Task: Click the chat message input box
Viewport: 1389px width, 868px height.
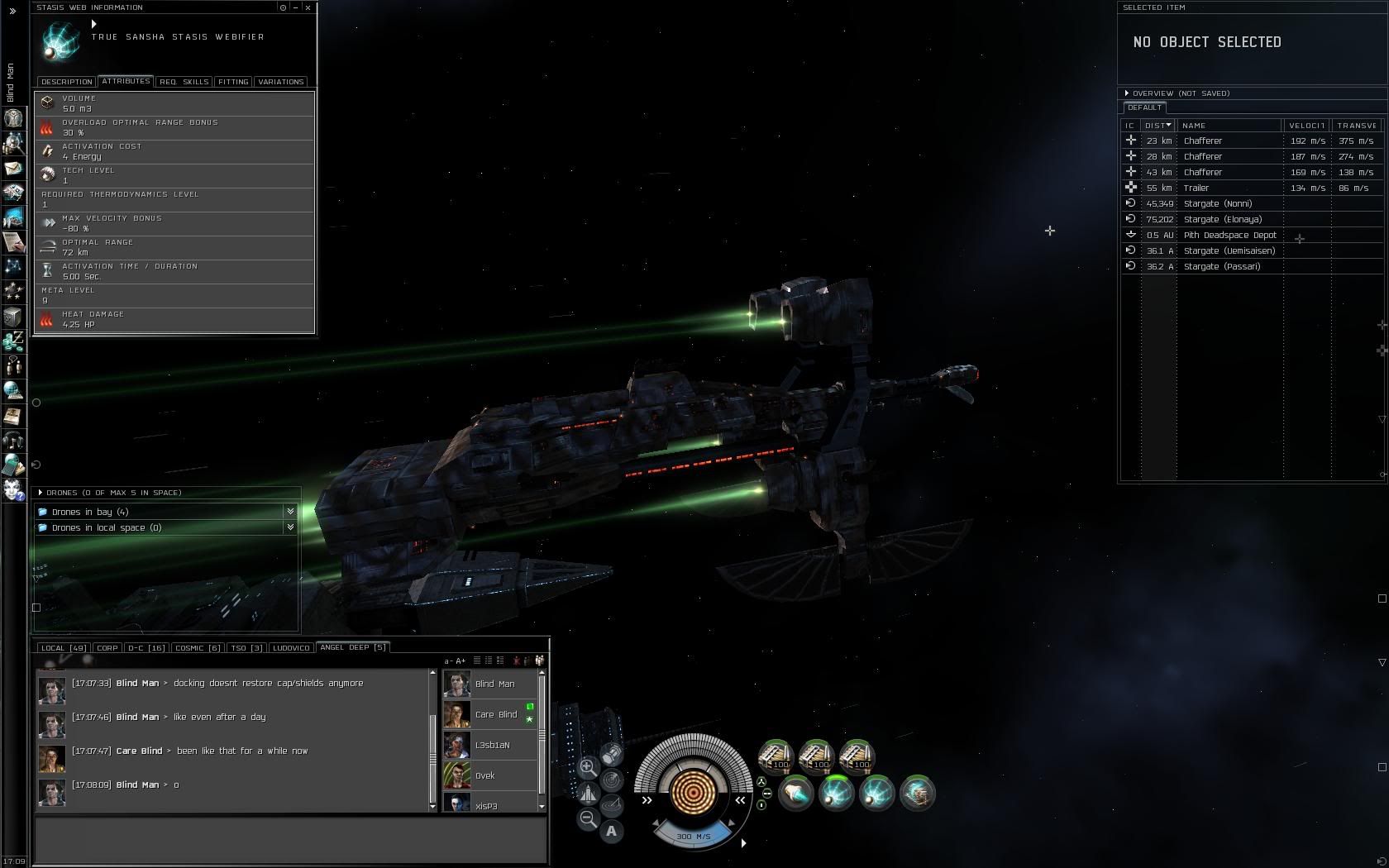Action: coord(289,839)
